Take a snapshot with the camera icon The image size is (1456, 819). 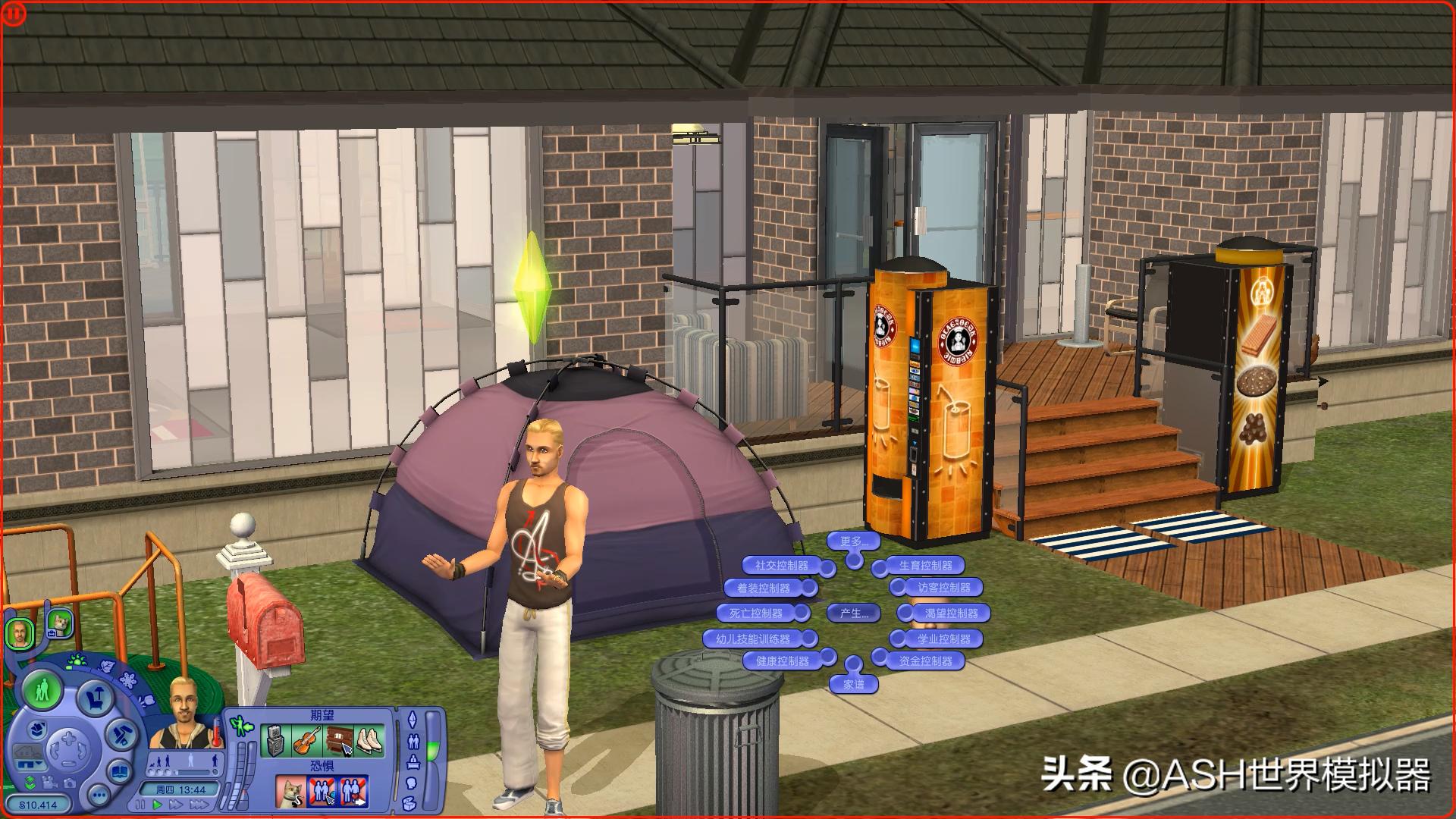[x=71, y=783]
